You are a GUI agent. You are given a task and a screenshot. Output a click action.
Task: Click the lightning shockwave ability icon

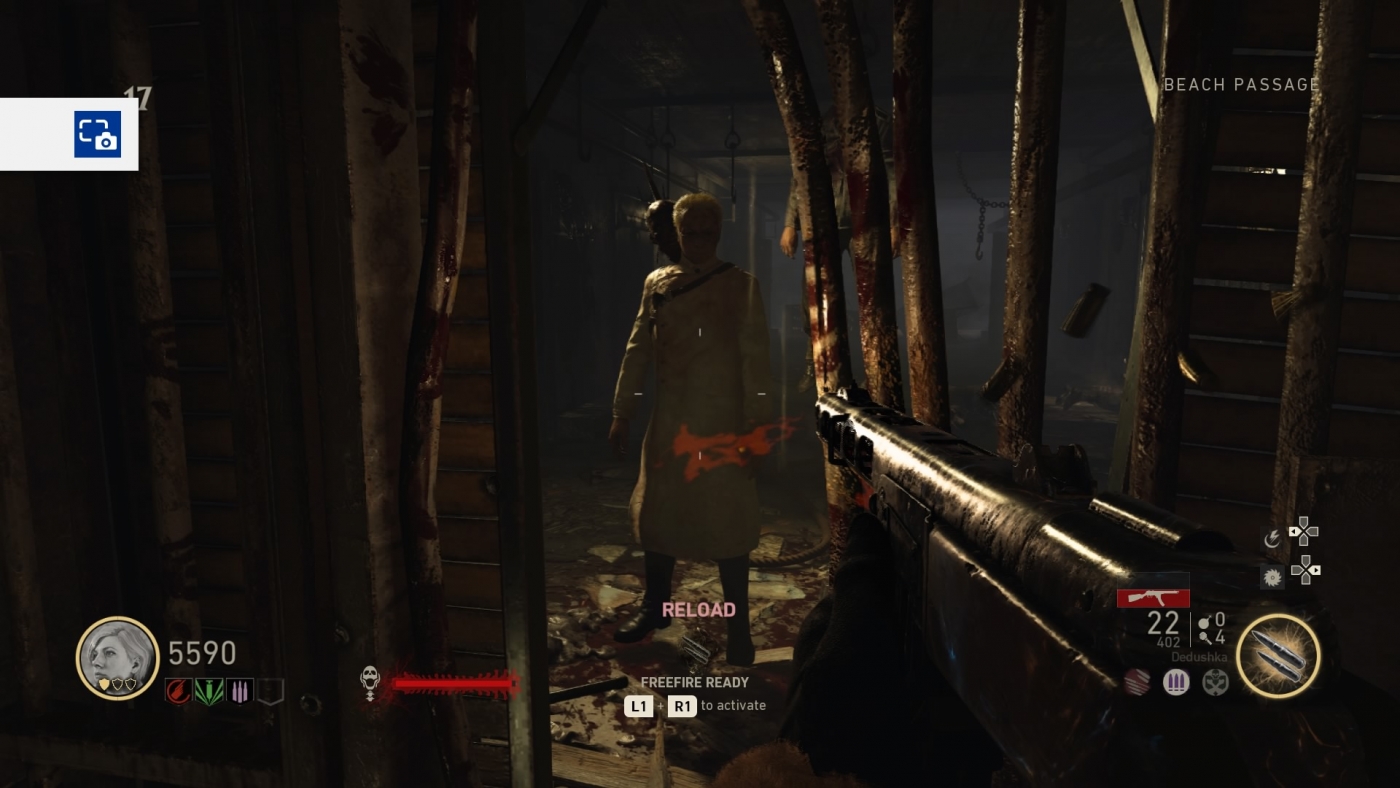click(1272, 536)
